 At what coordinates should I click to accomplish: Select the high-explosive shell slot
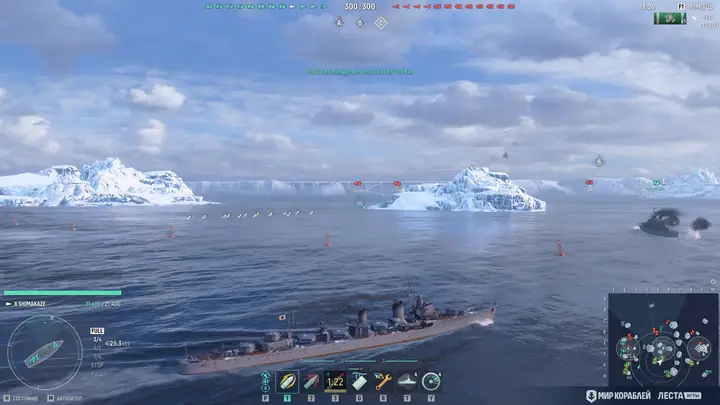[288, 381]
